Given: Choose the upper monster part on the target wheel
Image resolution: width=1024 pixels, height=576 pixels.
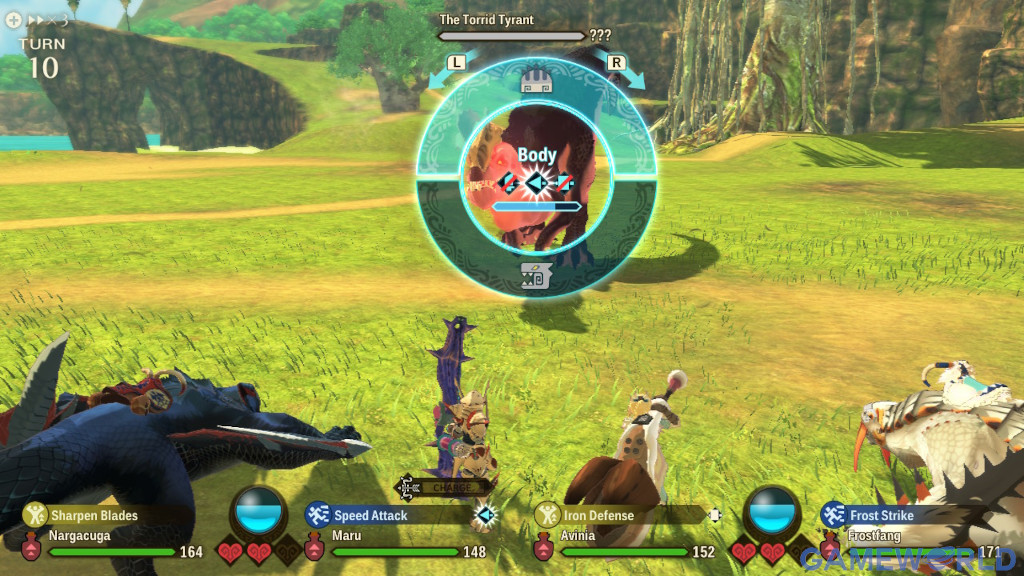Looking at the screenshot, I should 537,82.
